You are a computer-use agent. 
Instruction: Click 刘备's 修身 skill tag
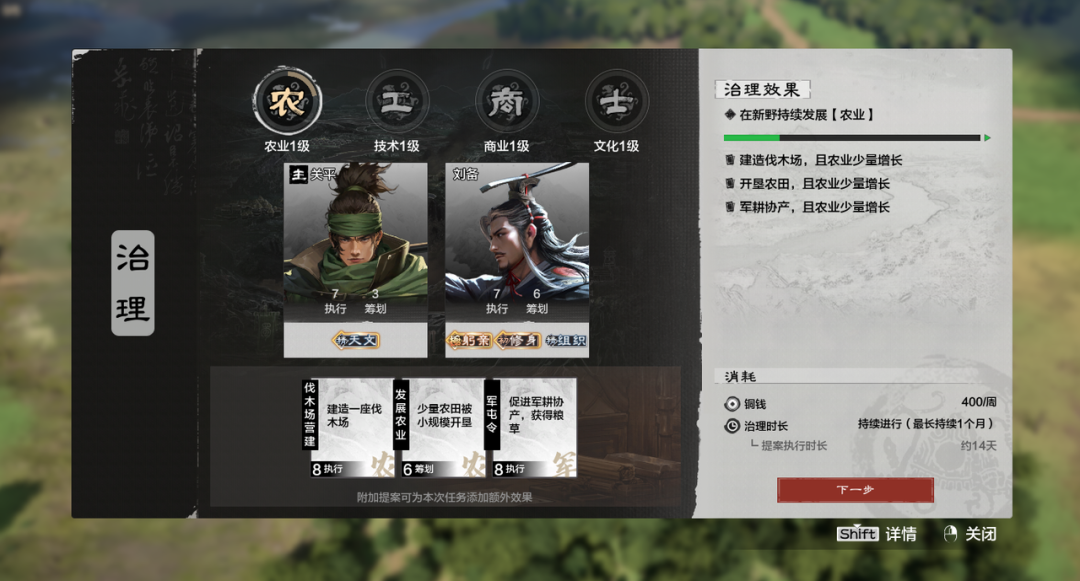[x=517, y=341]
